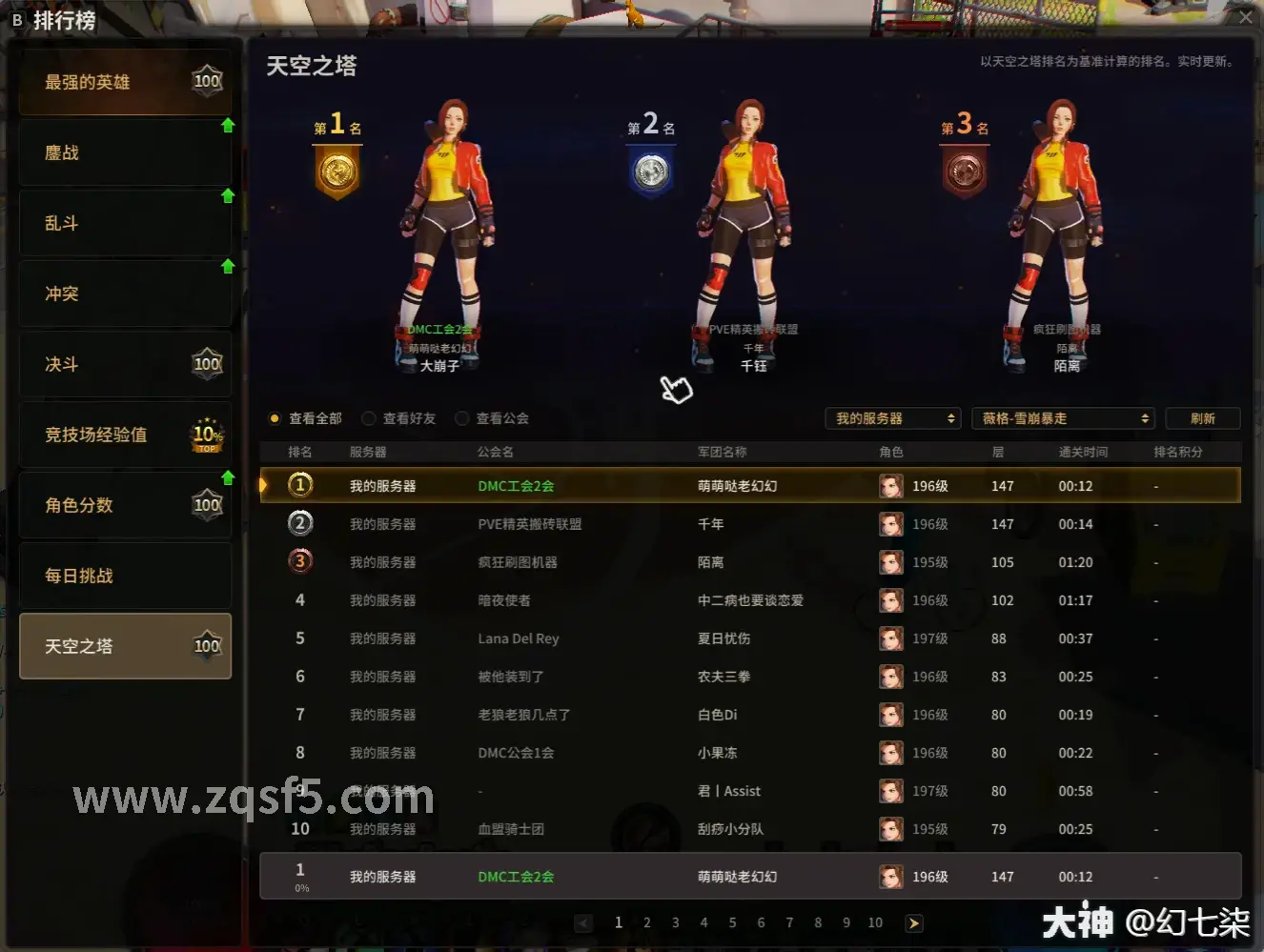Click the circled rank 1 icon in leaderboard

tap(300, 485)
